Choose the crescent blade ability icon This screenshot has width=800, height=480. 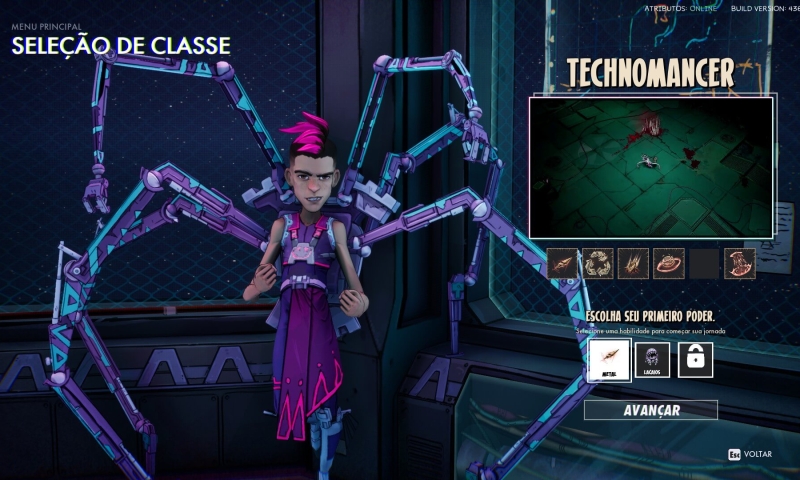(740, 263)
